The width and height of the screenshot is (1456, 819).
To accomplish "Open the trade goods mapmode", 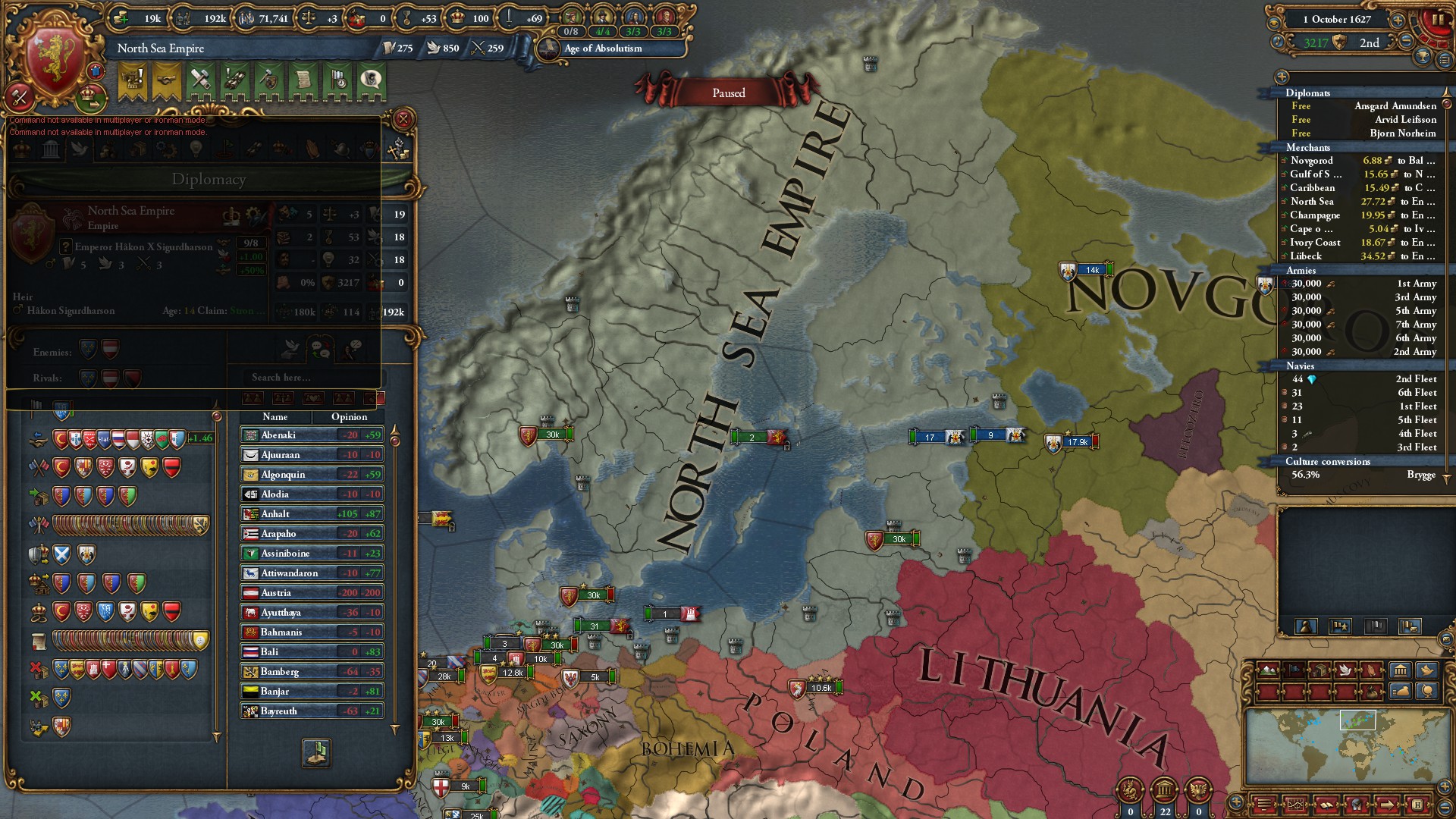I will [1321, 670].
